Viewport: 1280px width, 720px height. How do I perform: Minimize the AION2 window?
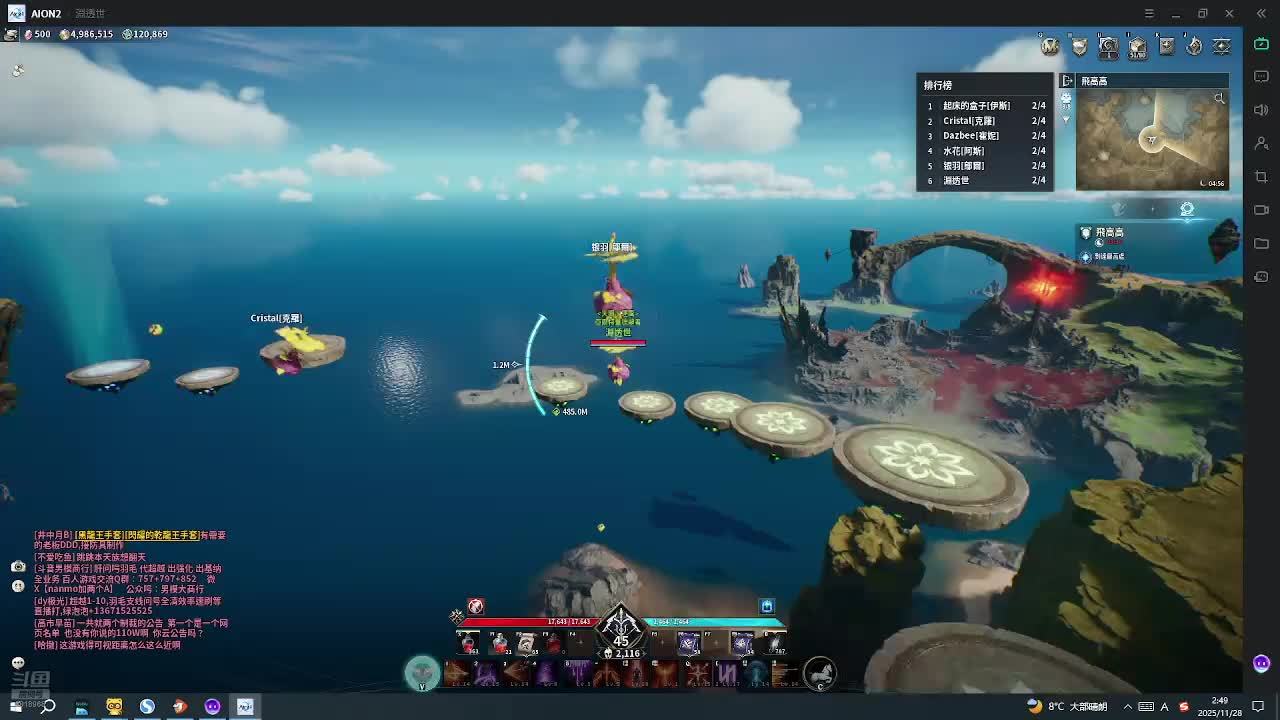1176,13
